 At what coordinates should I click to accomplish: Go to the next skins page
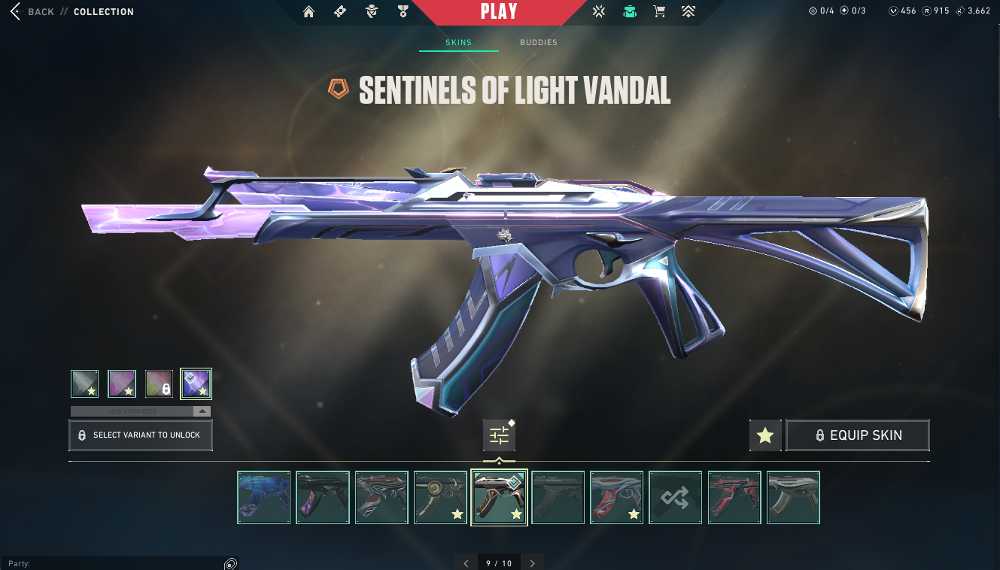[x=533, y=563]
